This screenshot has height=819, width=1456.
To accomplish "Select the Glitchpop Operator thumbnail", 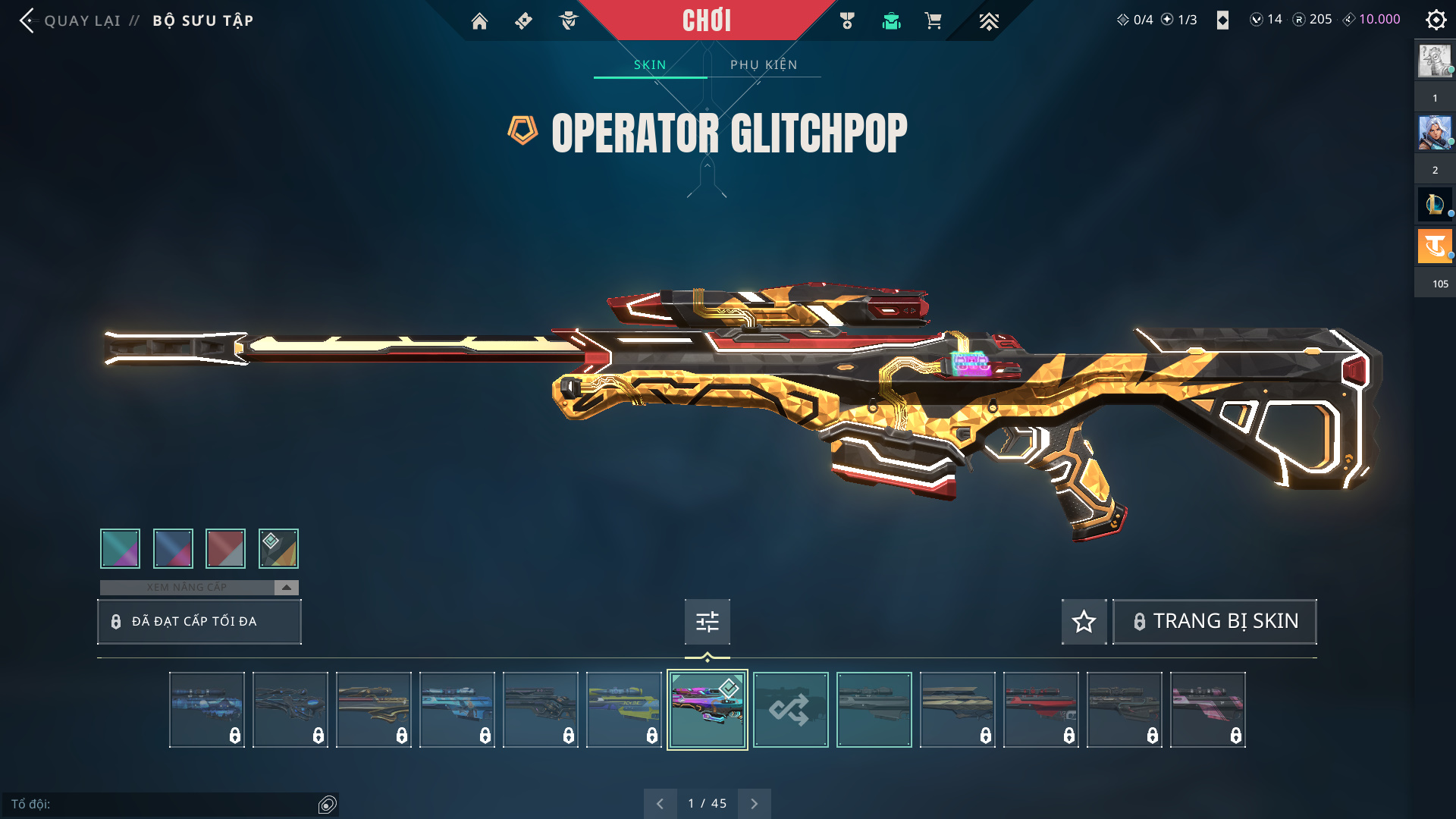I will pyautogui.click(x=707, y=710).
